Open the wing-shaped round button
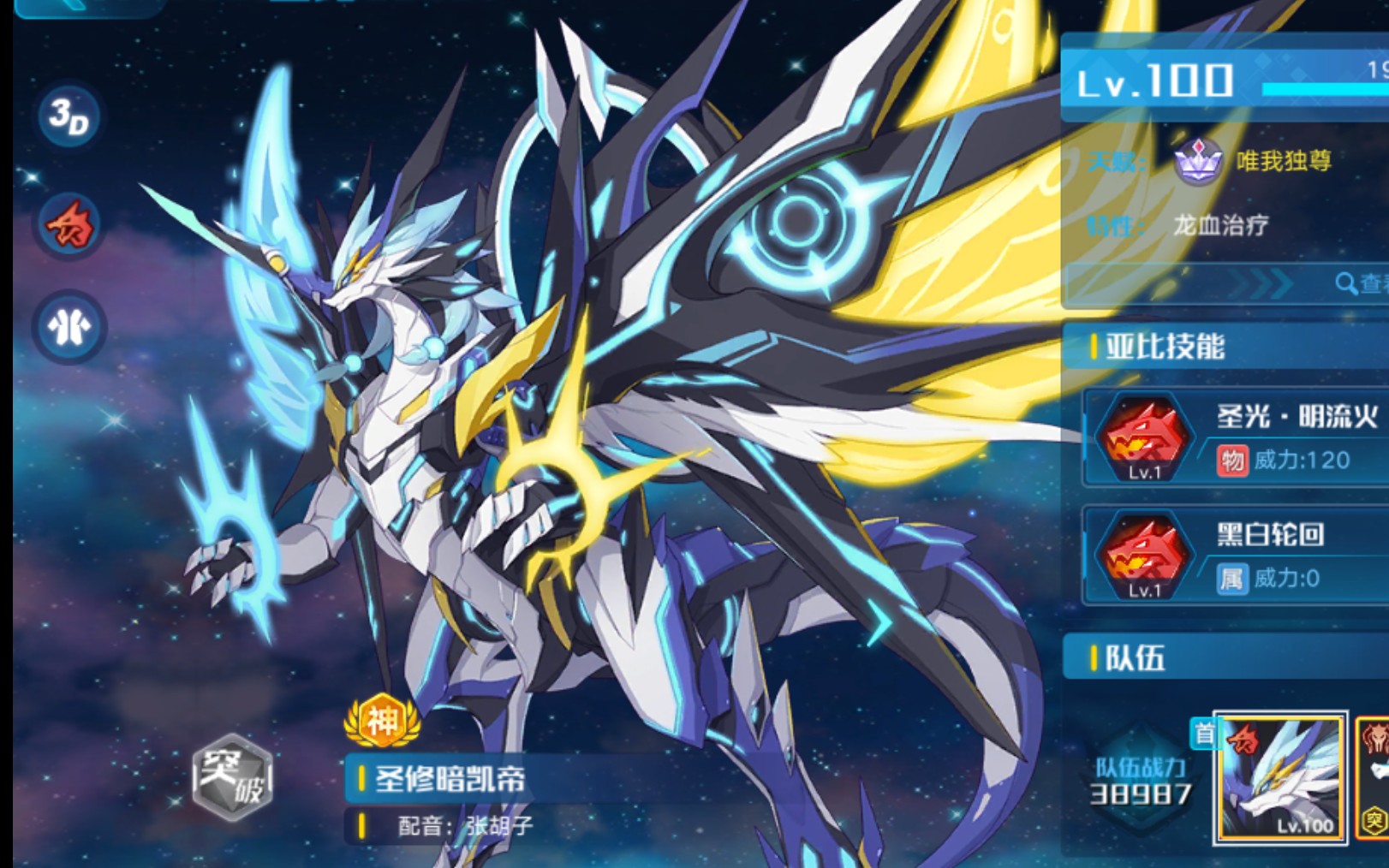 click(x=69, y=327)
